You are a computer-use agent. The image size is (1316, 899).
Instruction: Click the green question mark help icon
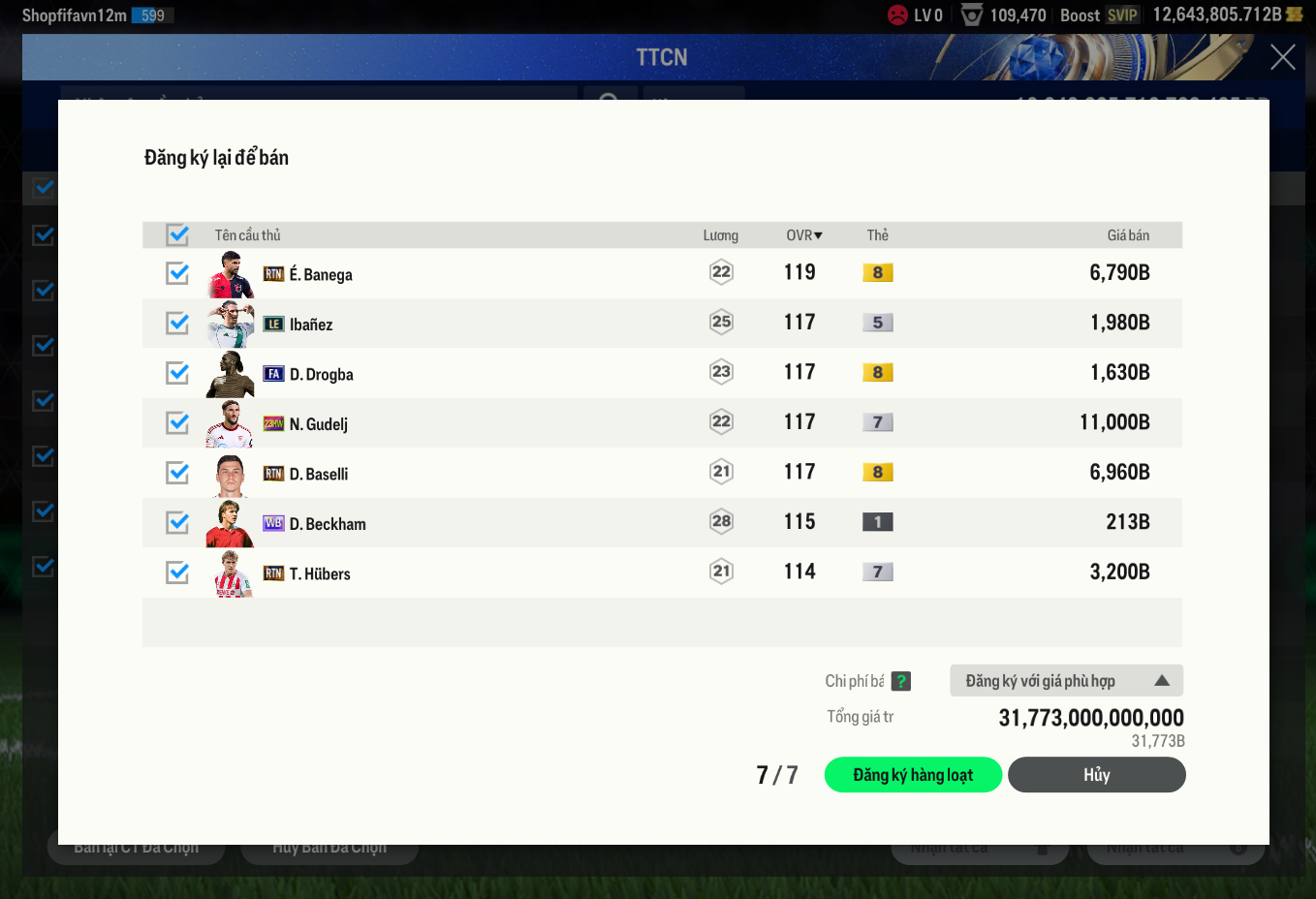tap(901, 681)
